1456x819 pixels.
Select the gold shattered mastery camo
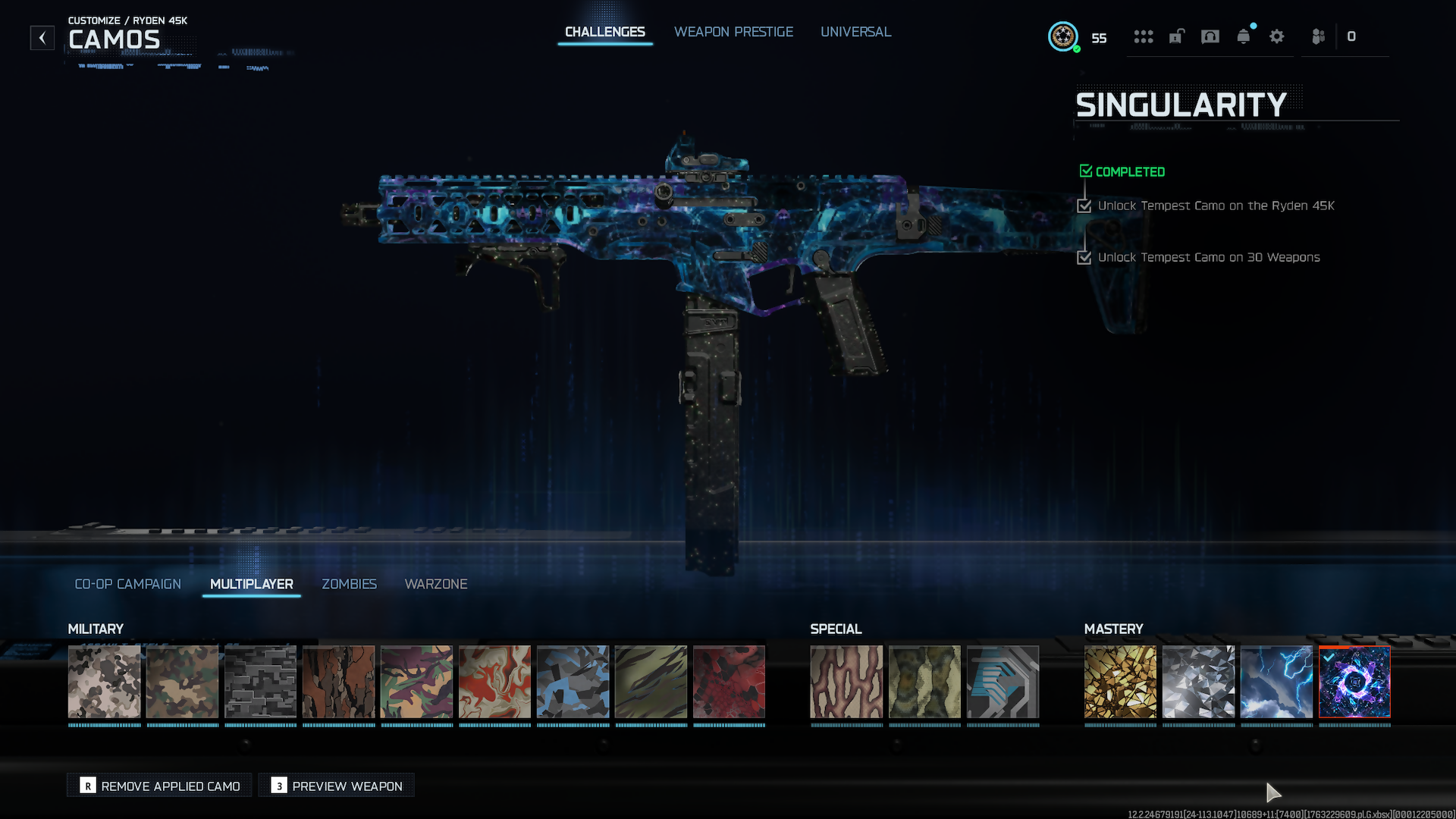pos(1120,682)
